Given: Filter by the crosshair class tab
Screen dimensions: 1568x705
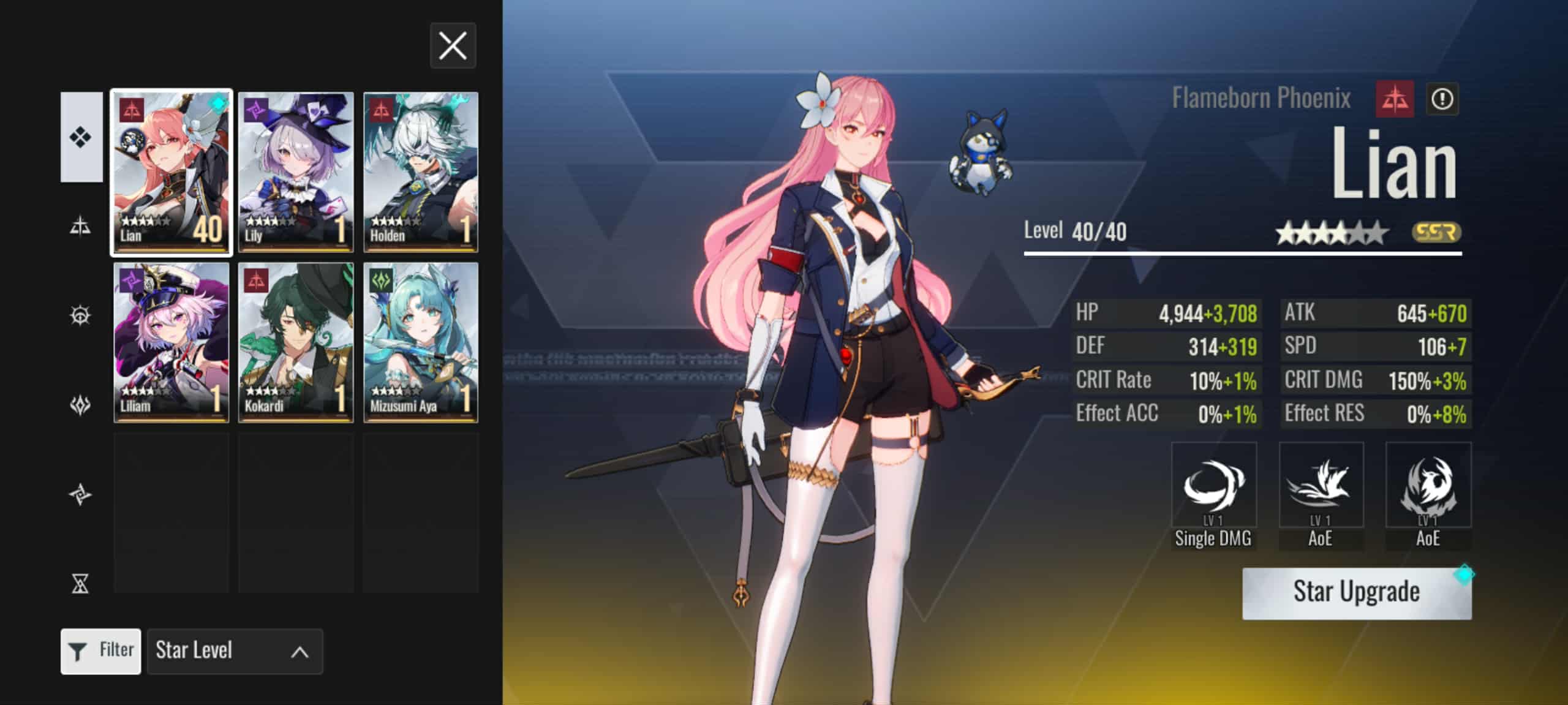Looking at the screenshot, I should click(x=81, y=315).
